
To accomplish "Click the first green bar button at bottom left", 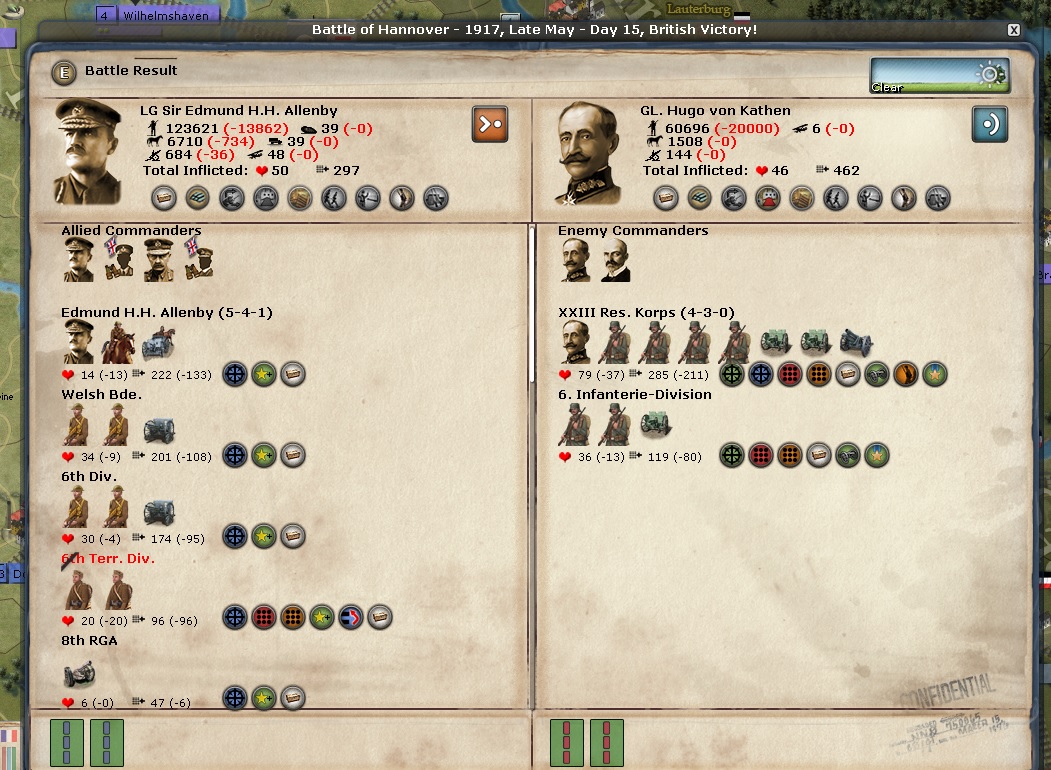I will point(67,742).
